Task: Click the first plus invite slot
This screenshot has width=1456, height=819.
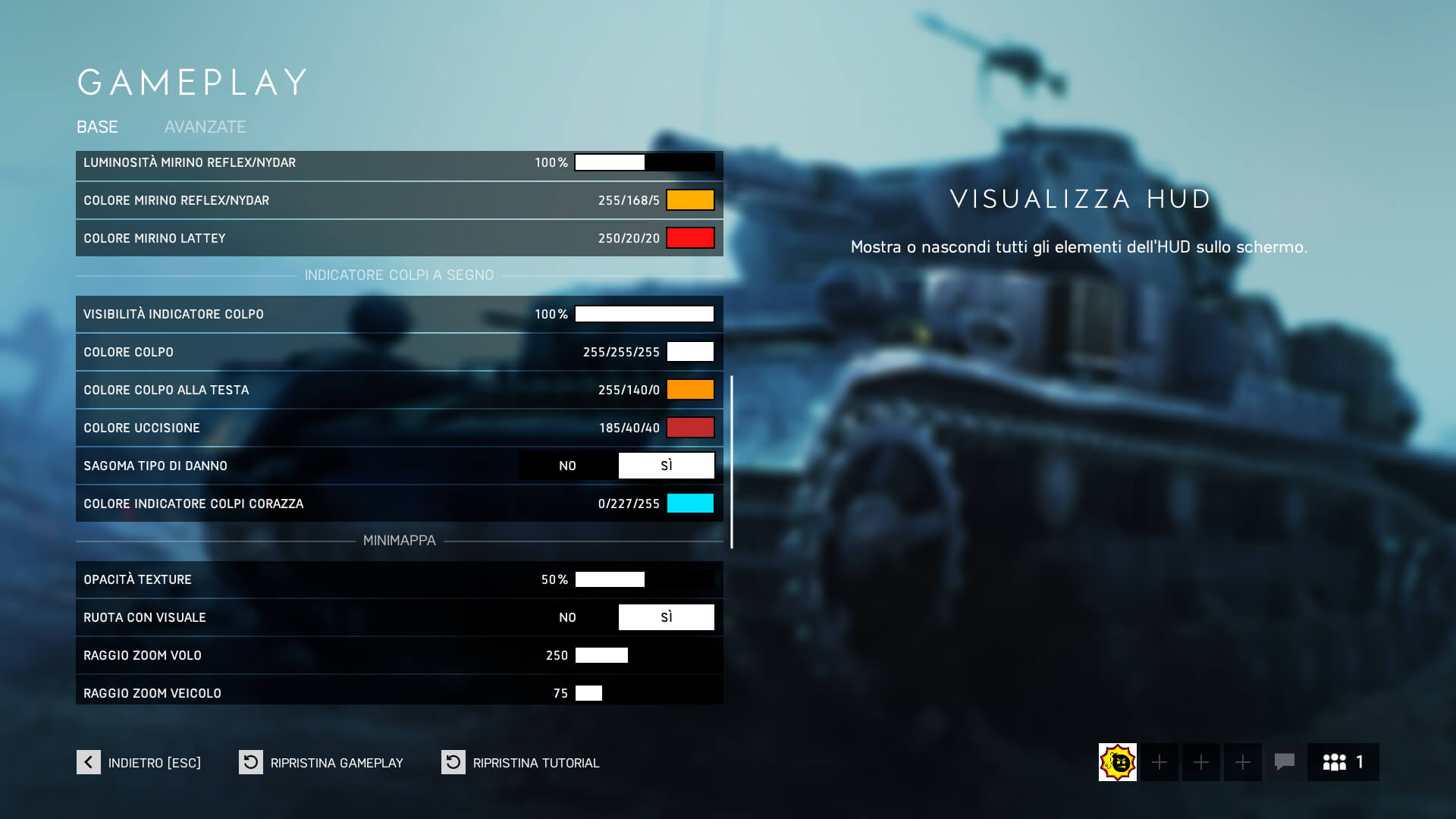Action: point(1159,762)
